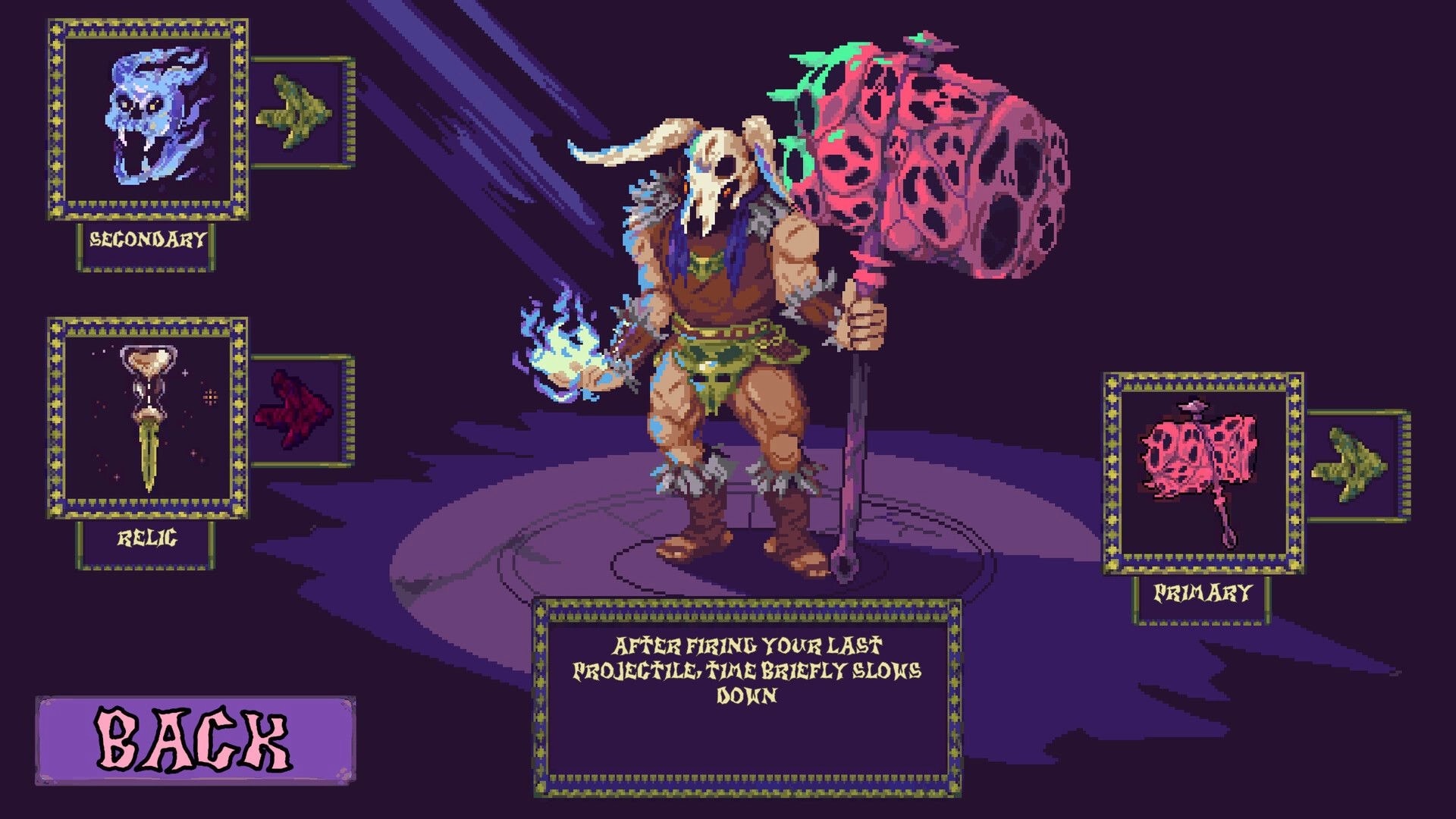Image resolution: width=1456 pixels, height=819 pixels.
Task: Click the RELIC slot label
Action: (x=146, y=540)
